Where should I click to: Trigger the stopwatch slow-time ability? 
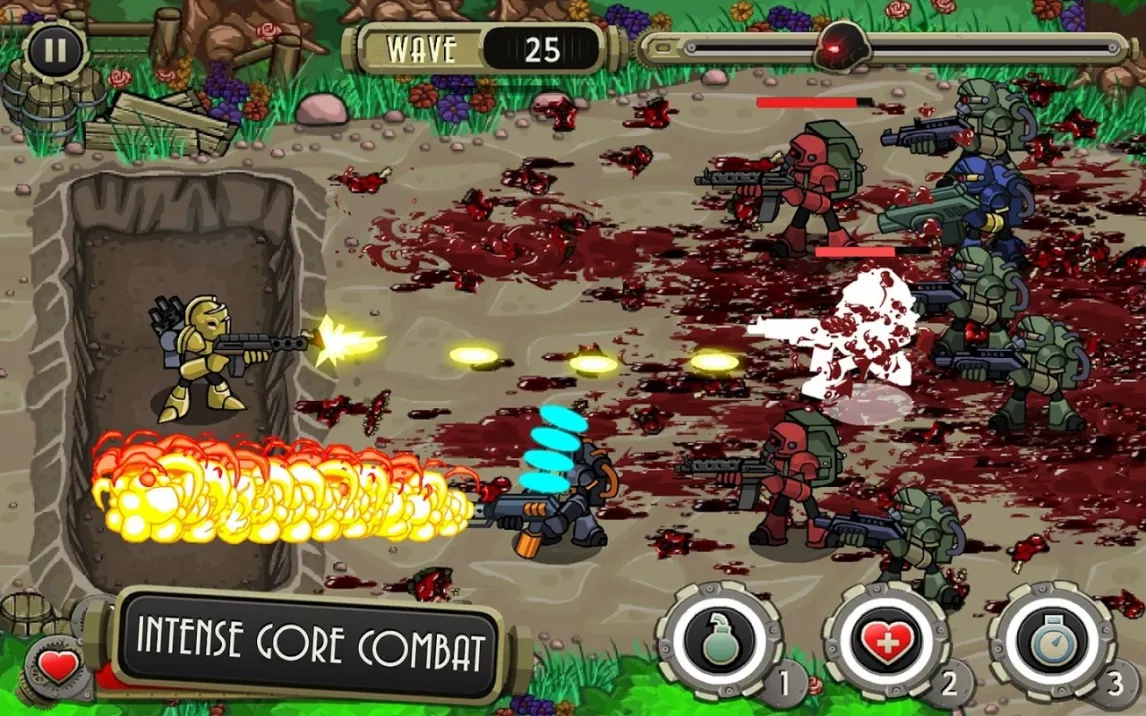1051,641
